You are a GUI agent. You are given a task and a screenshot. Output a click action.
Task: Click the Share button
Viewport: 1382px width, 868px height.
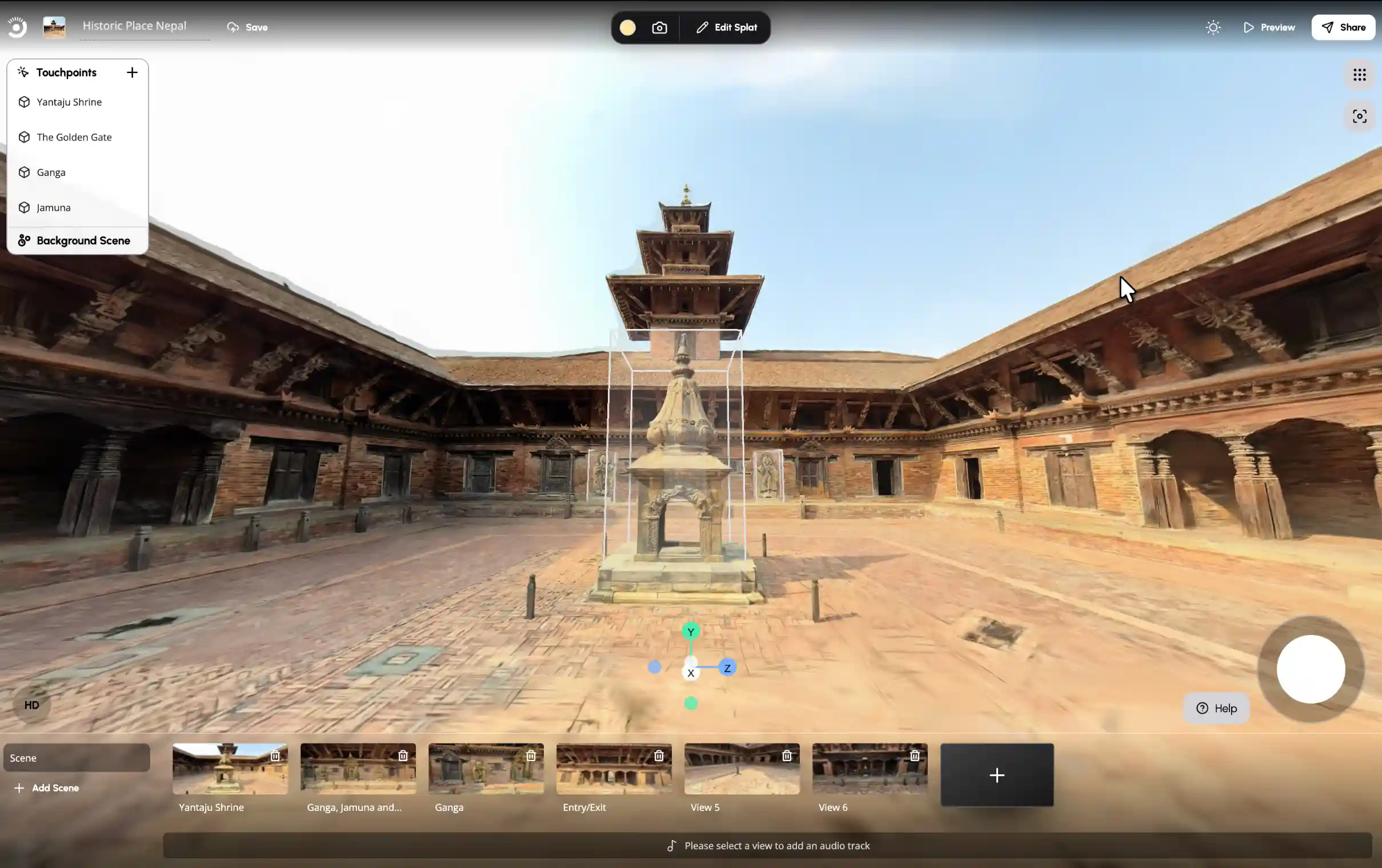point(1344,27)
